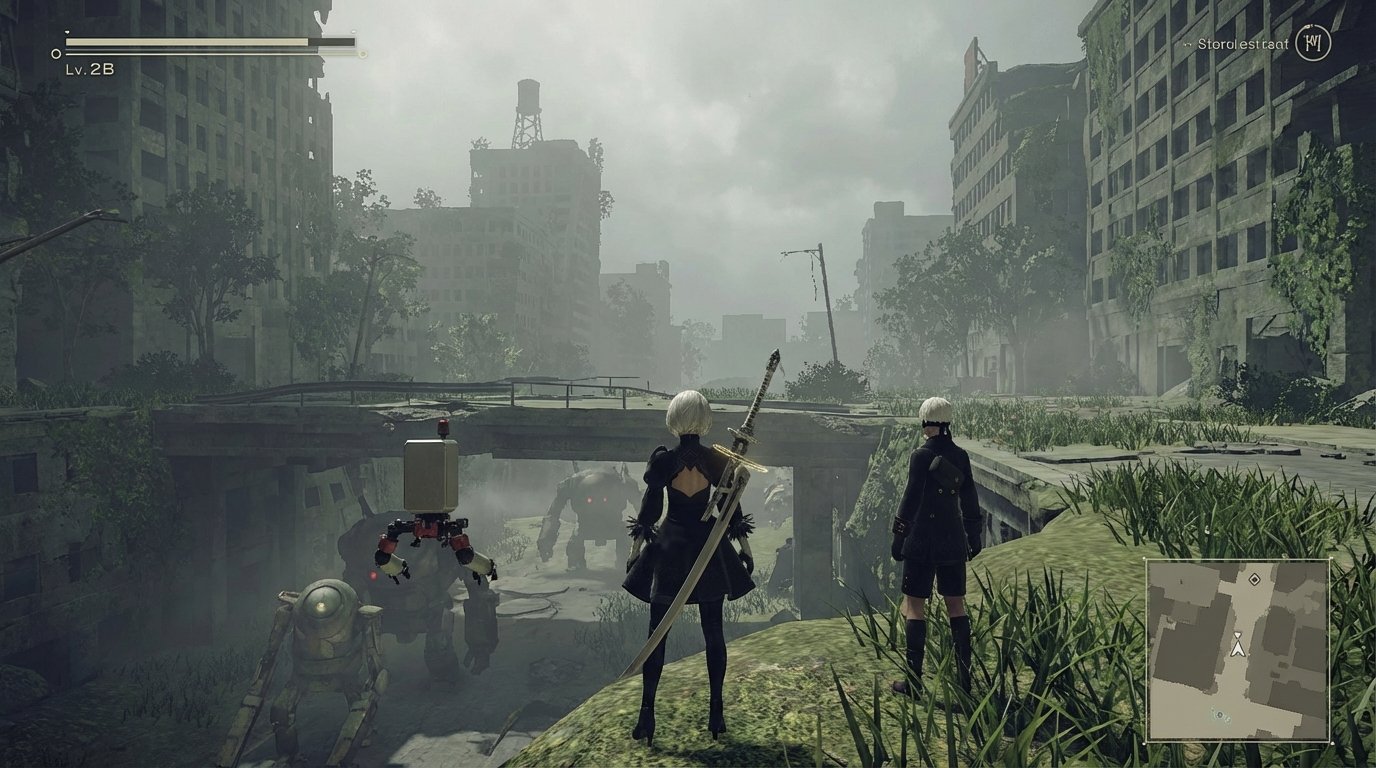Click the corner dot on the minimap frame
The width and height of the screenshot is (1376, 768).
[1332, 744]
